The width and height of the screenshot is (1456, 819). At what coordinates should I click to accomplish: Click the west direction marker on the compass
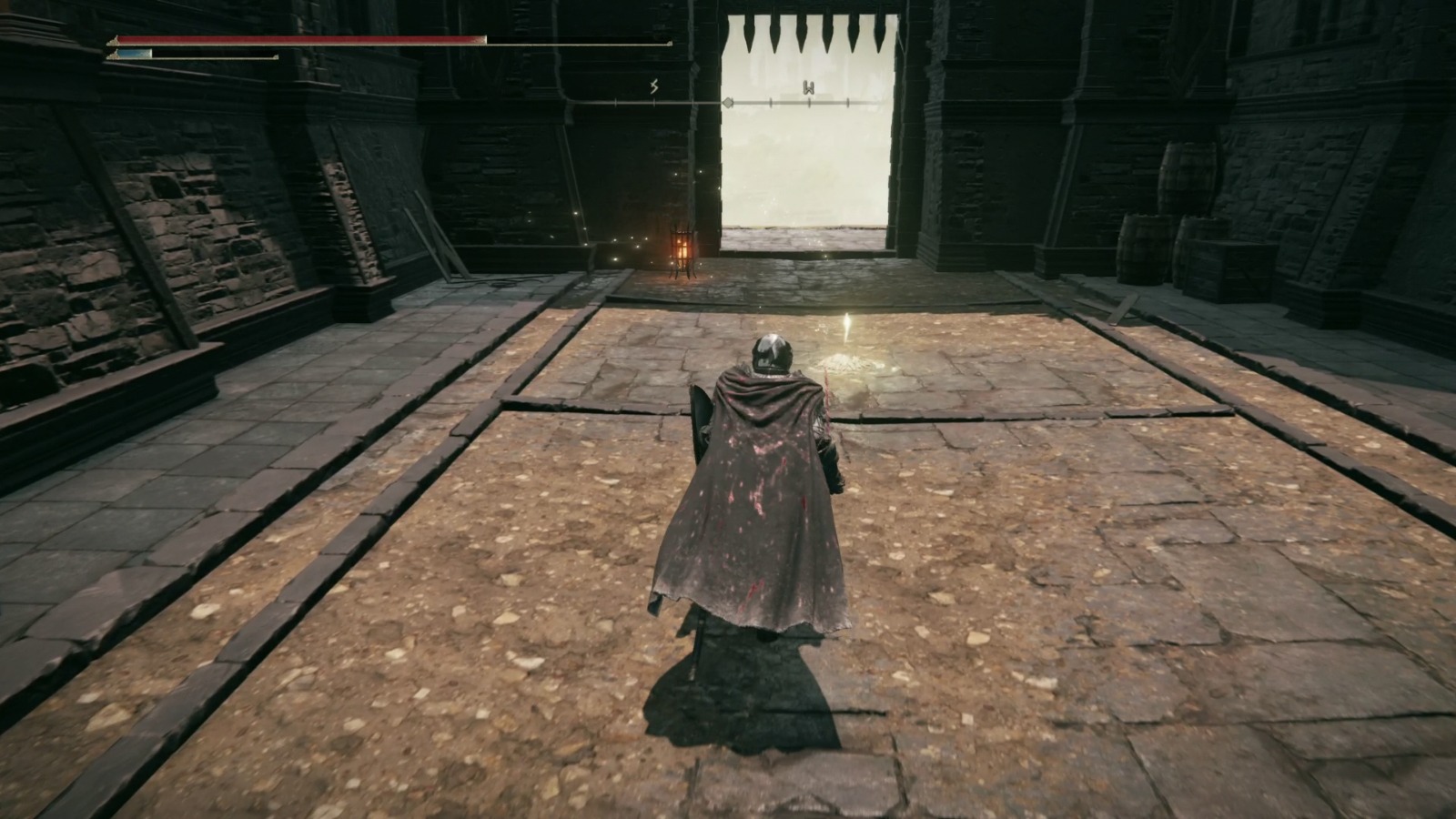pos(809,87)
